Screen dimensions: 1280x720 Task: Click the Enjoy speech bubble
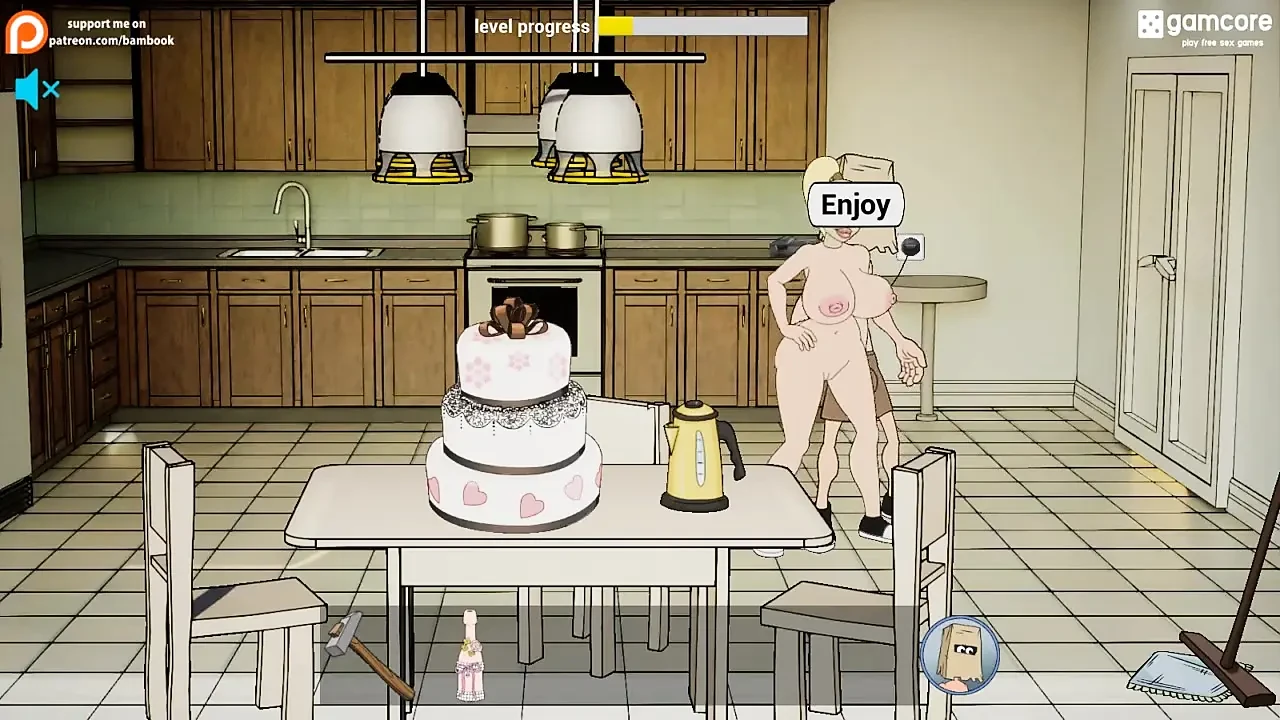click(855, 205)
